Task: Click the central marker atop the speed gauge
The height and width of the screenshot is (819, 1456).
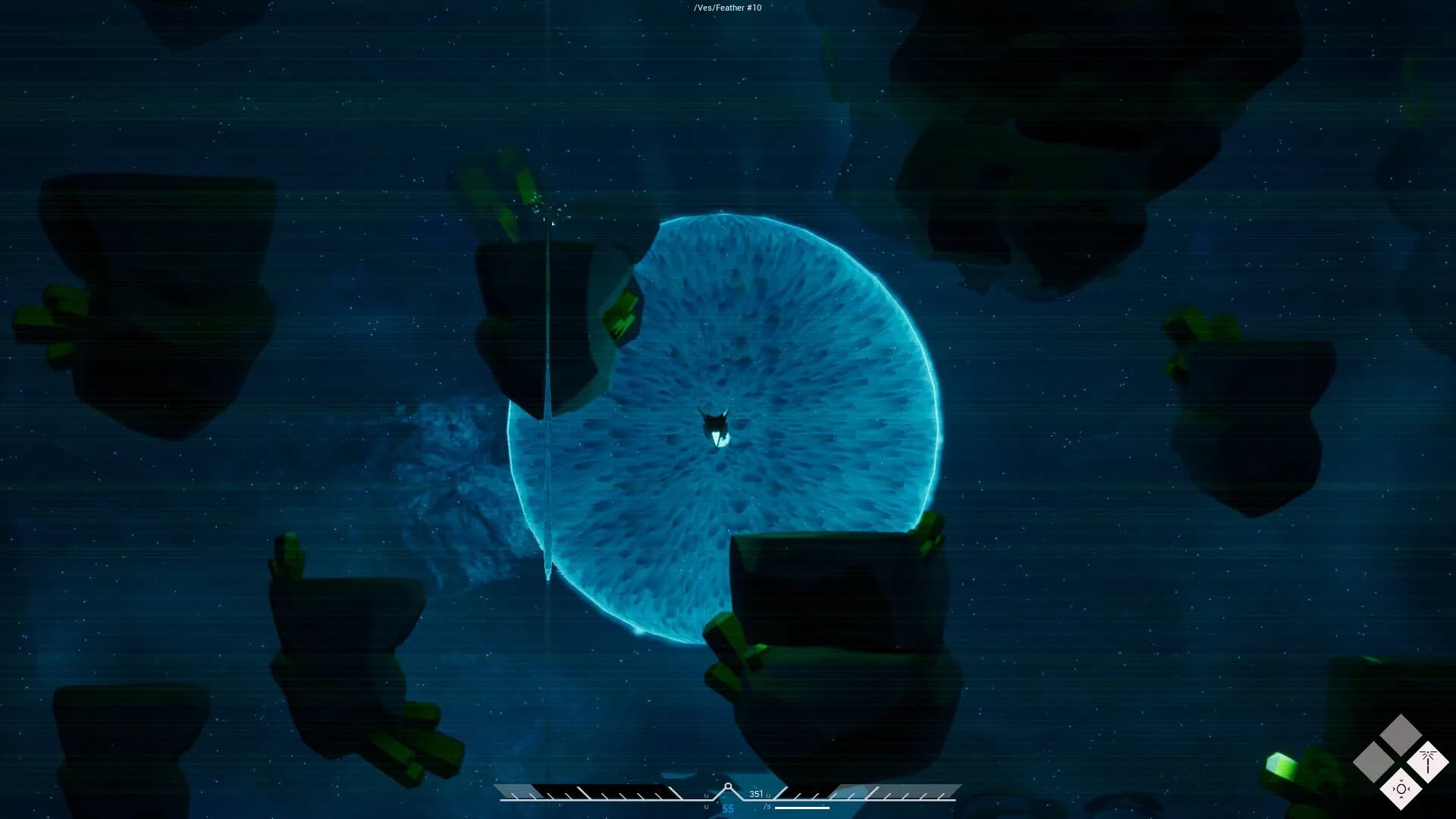Action: [x=728, y=785]
